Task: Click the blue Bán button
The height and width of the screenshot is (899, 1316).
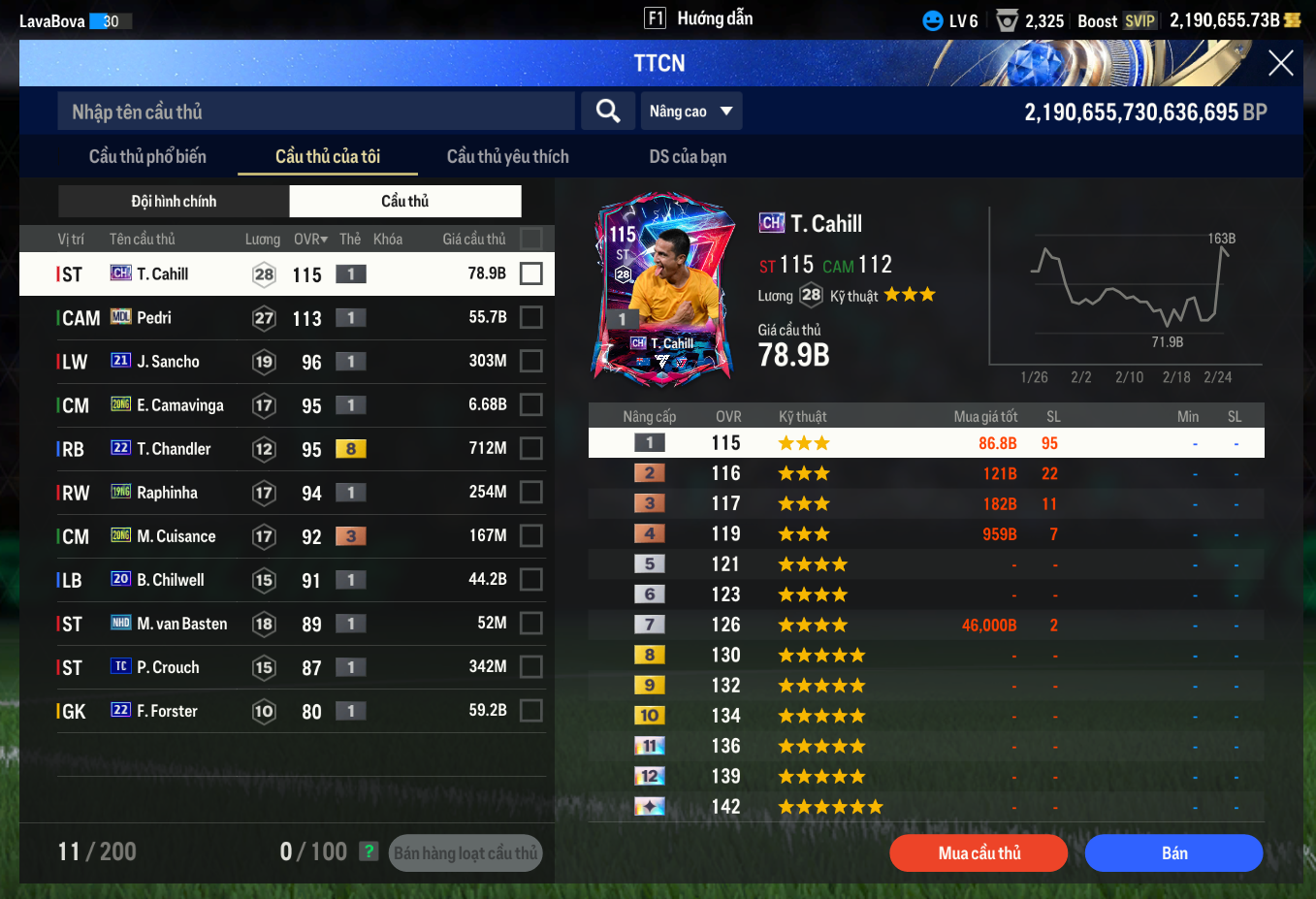Action: 1173,853
